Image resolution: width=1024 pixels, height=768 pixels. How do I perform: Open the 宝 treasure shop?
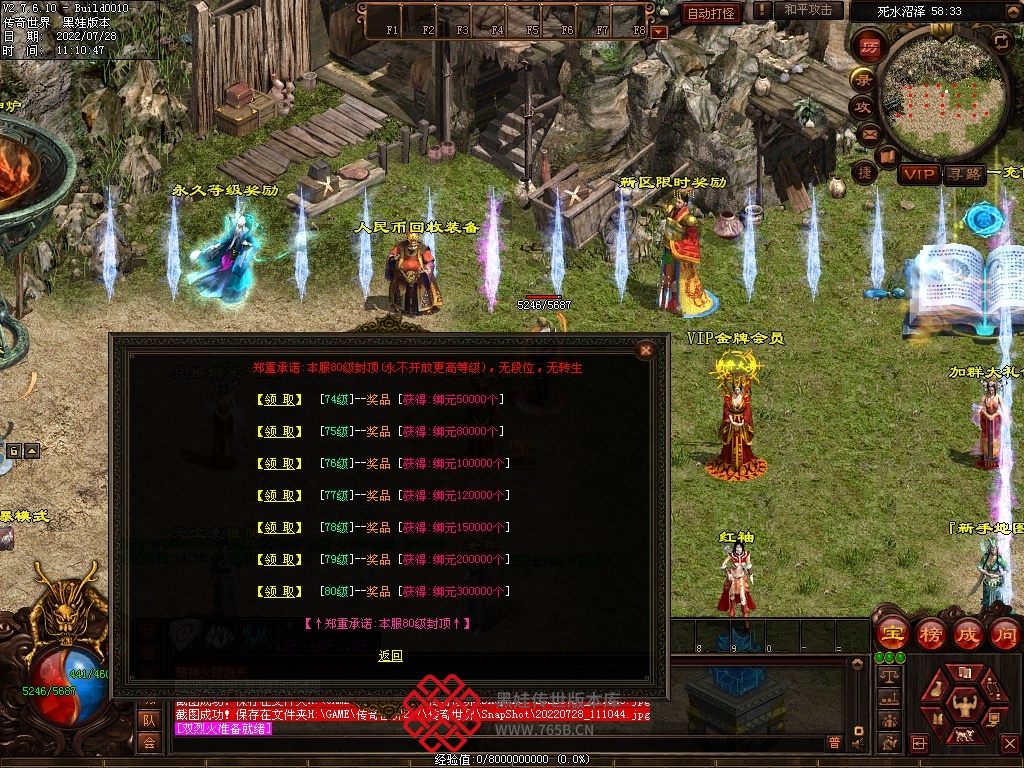point(891,633)
